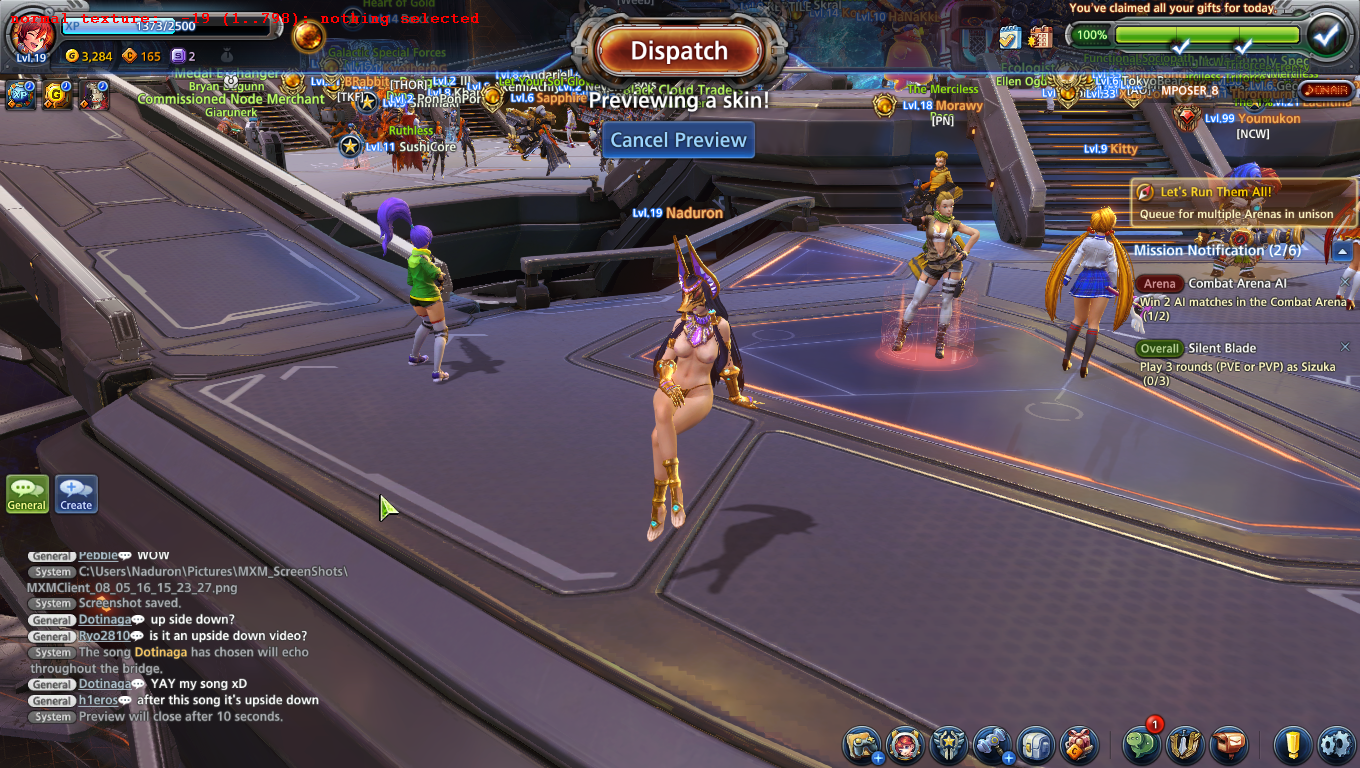Open the gift box shop icon
The image size is (1360, 768).
1079,745
